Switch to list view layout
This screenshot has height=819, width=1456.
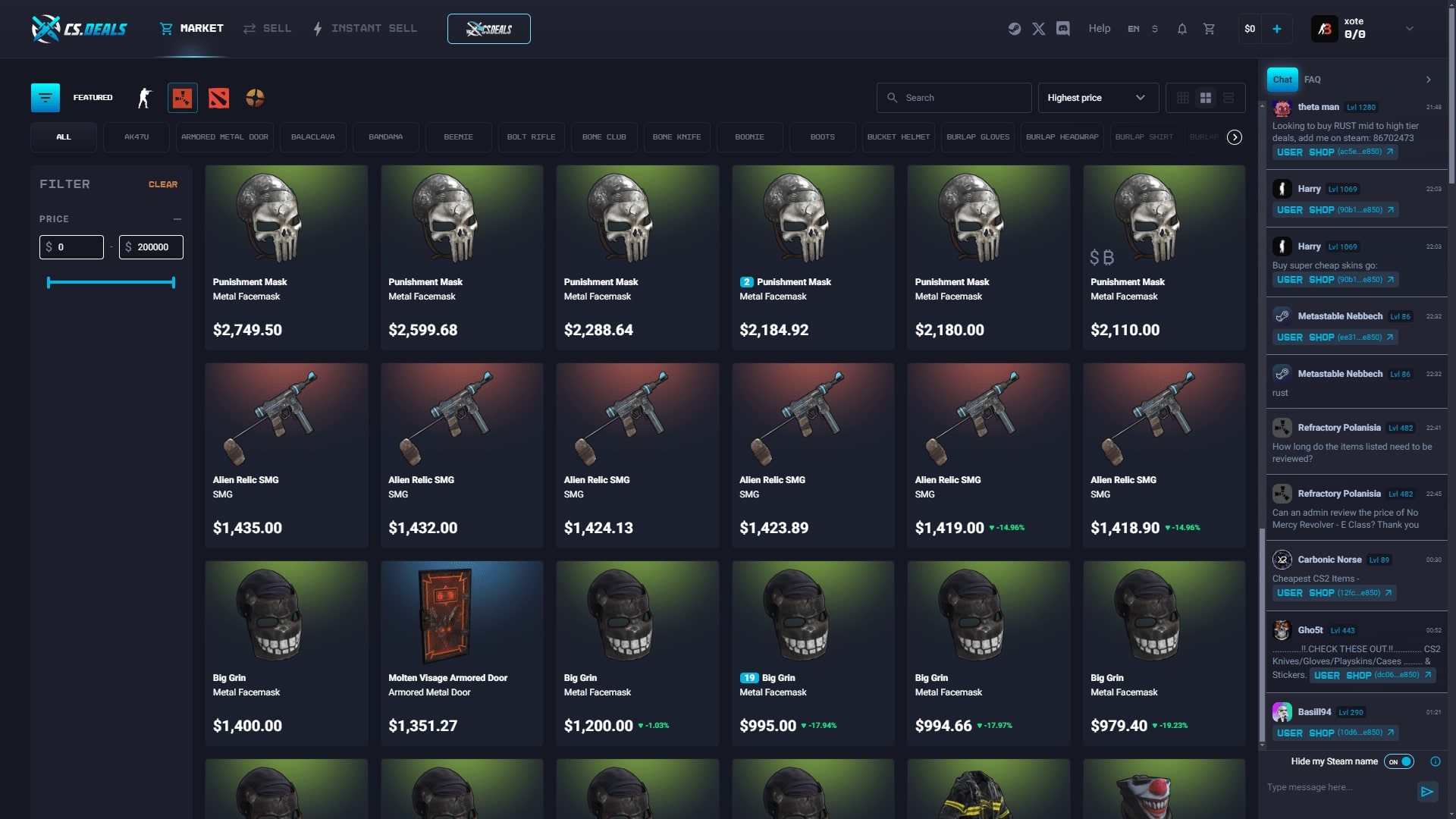click(x=1228, y=97)
